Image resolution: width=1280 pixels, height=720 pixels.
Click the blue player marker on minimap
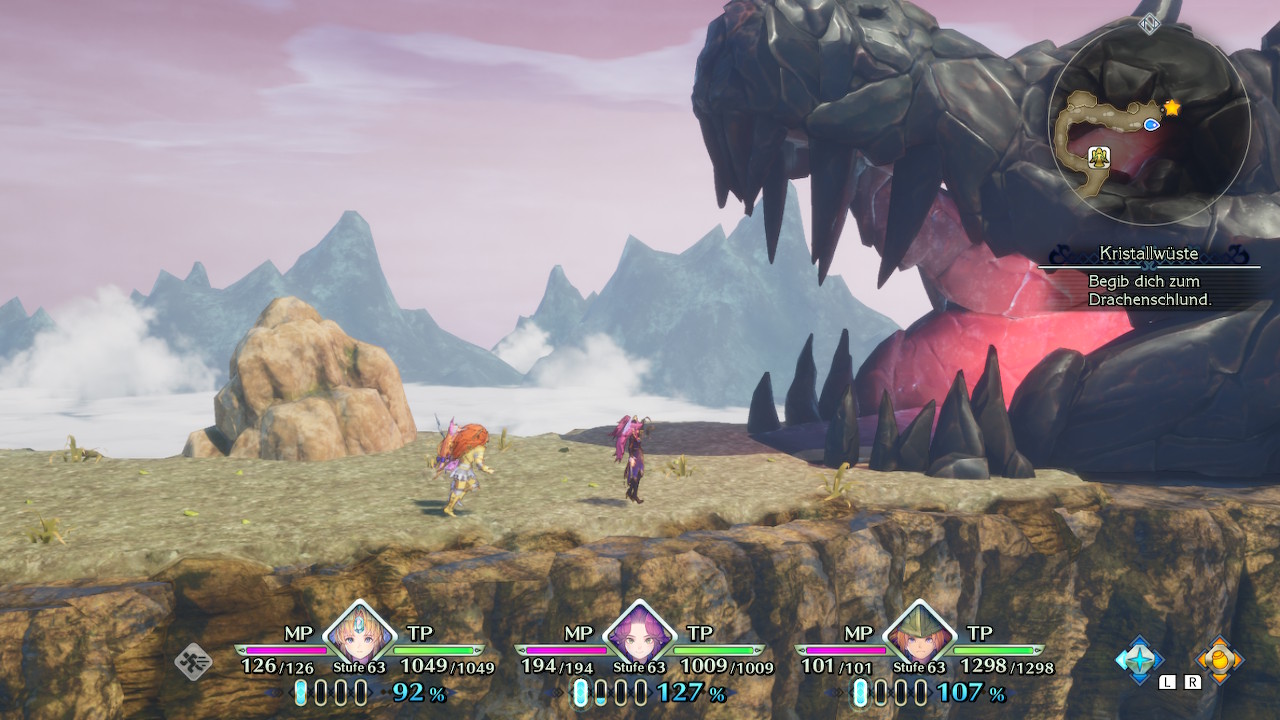(x=1151, y=124)
